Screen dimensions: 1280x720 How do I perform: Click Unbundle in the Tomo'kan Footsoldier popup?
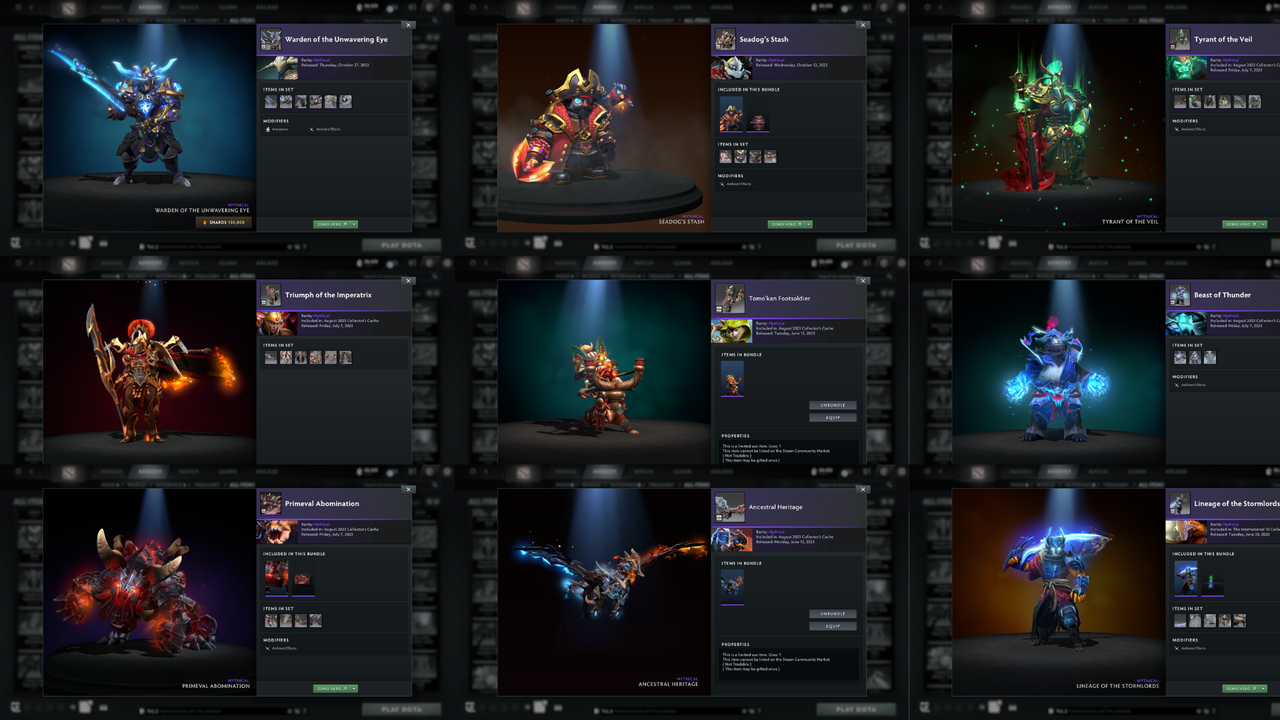(833, 405)
